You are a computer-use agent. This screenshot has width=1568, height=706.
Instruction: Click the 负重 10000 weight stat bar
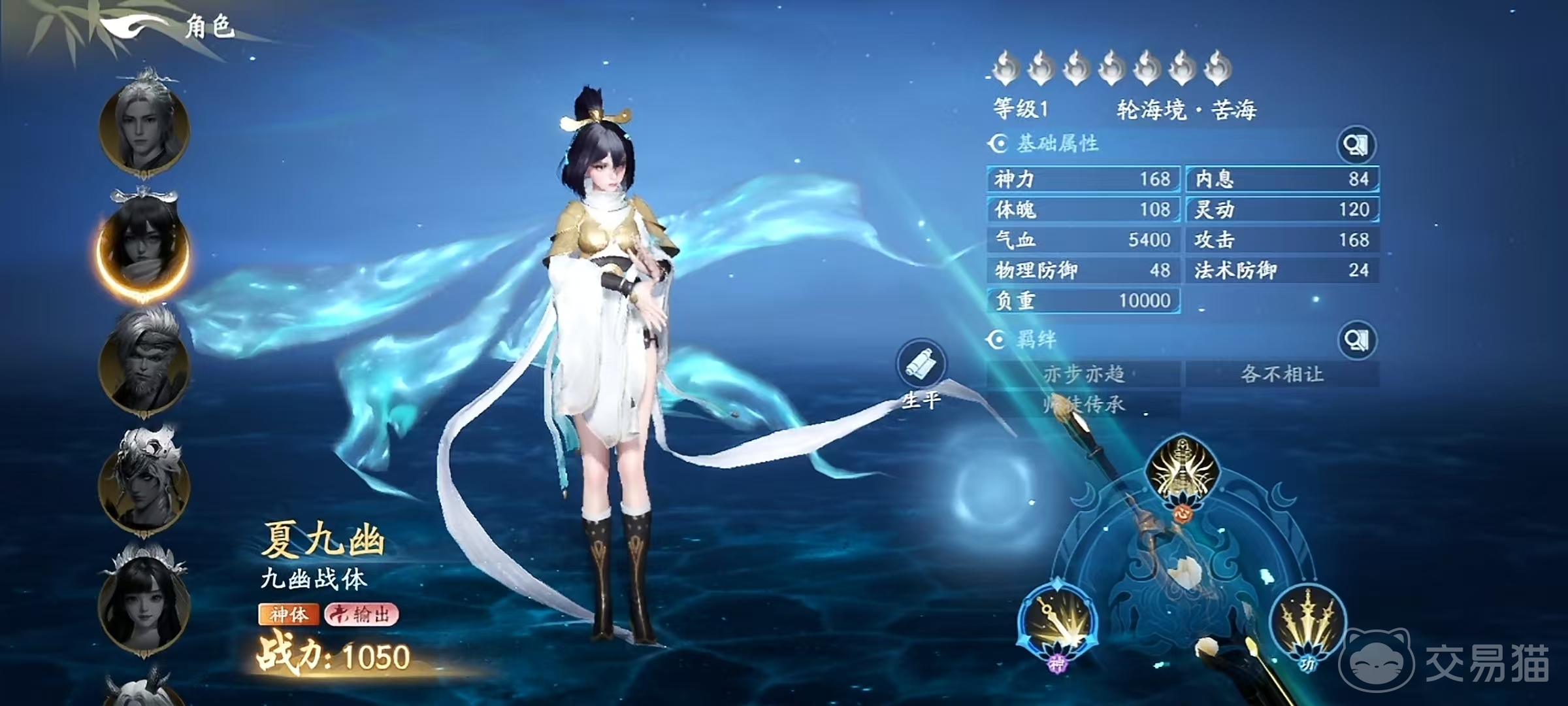click(1085, 300)
